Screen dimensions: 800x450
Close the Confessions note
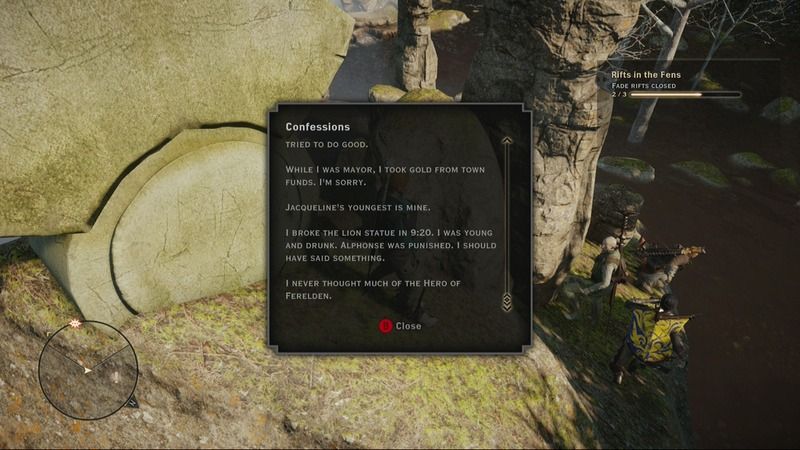(x=400, y=326)
